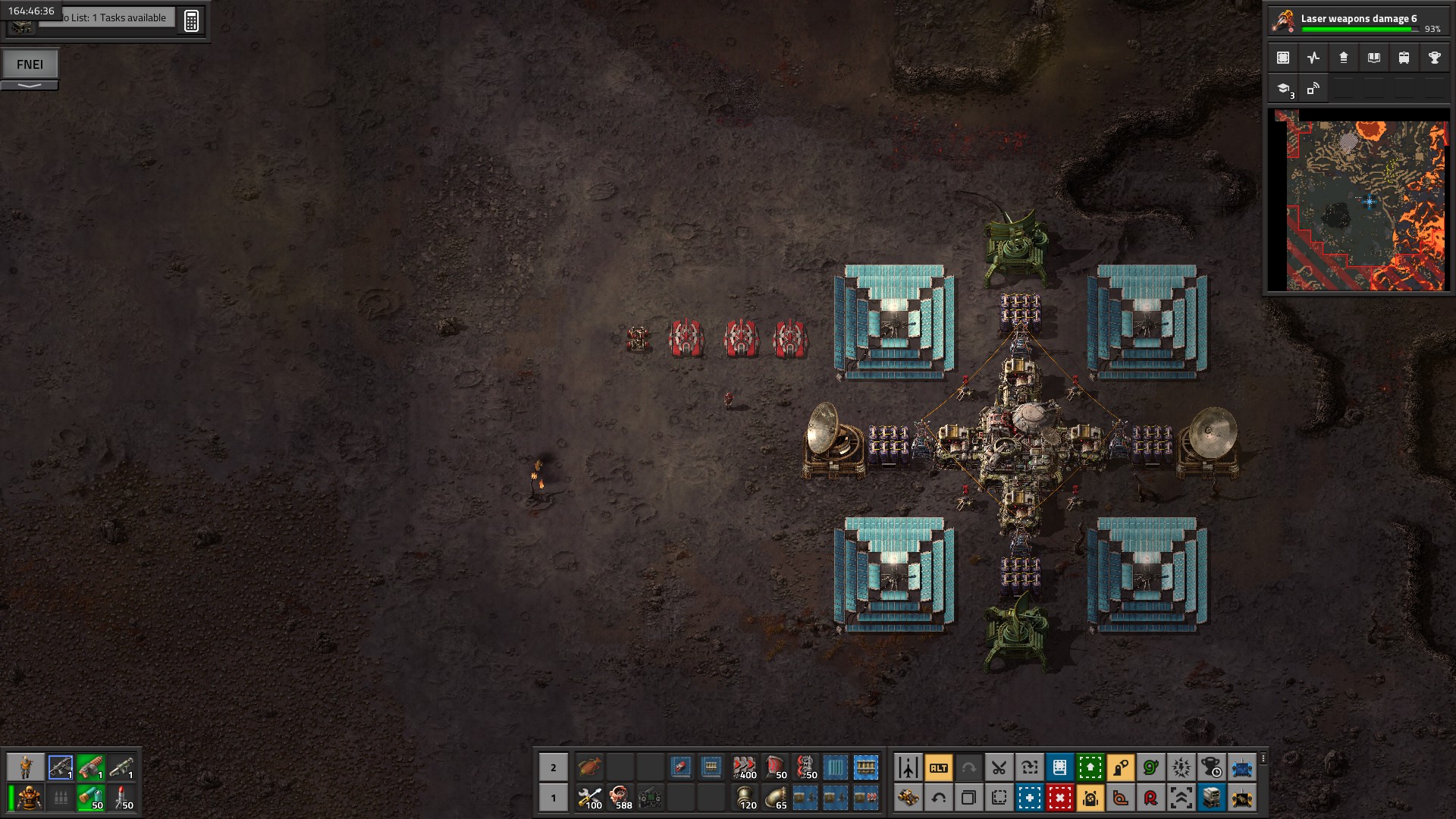
Task: Toggle the ALT mode button
Action: click(938, 767)
